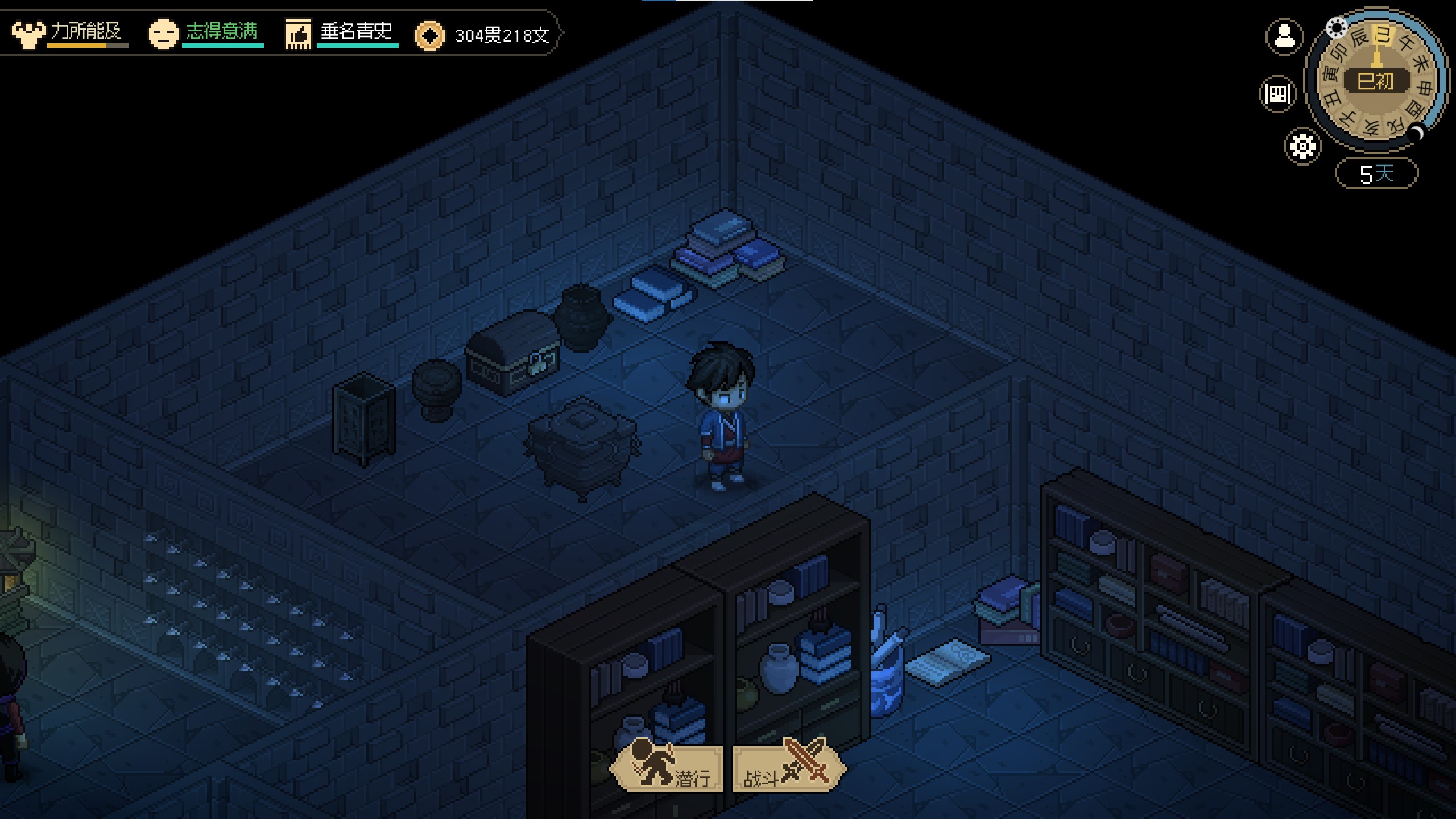This screenshot has height=819, width=1456.
Task: Click the copper coin money icon
Action: (x=429, y=36)
